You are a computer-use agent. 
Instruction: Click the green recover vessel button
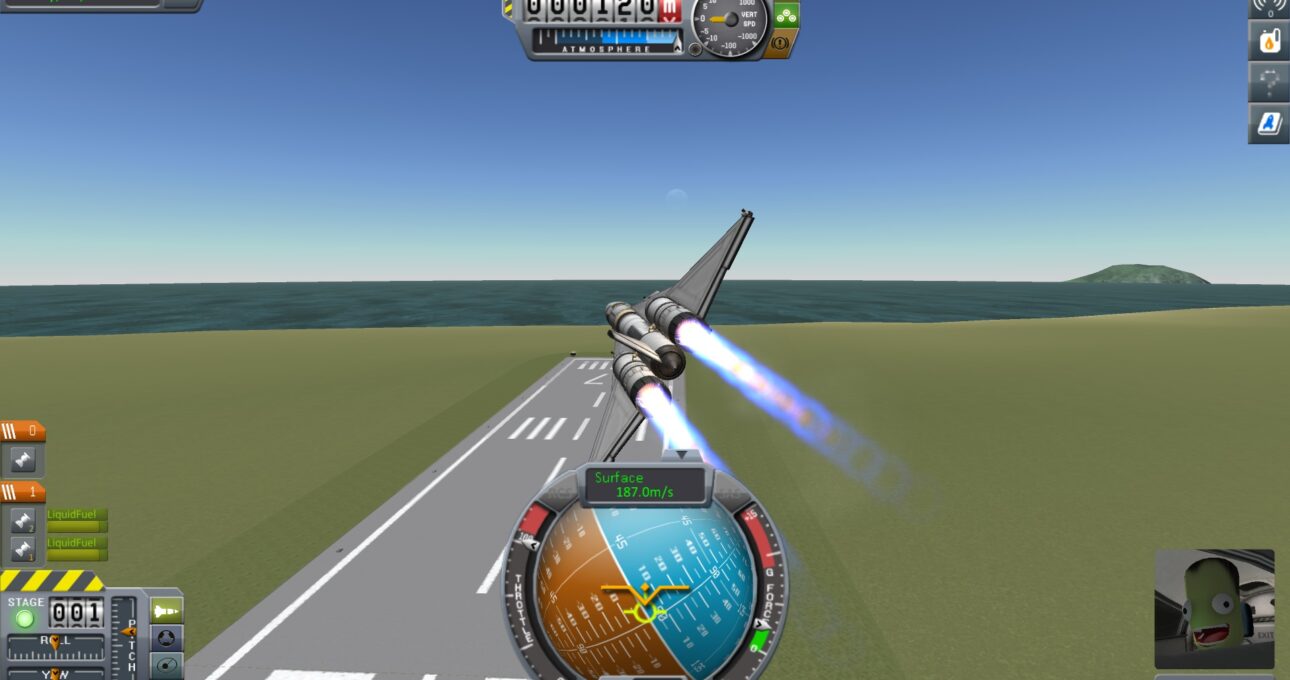point(786,14)
